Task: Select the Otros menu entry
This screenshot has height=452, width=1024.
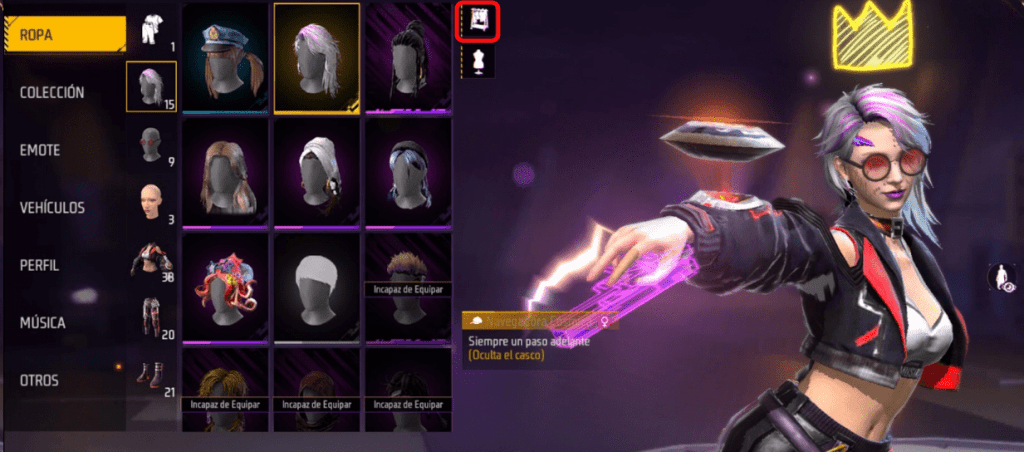Action: (39, 381)
